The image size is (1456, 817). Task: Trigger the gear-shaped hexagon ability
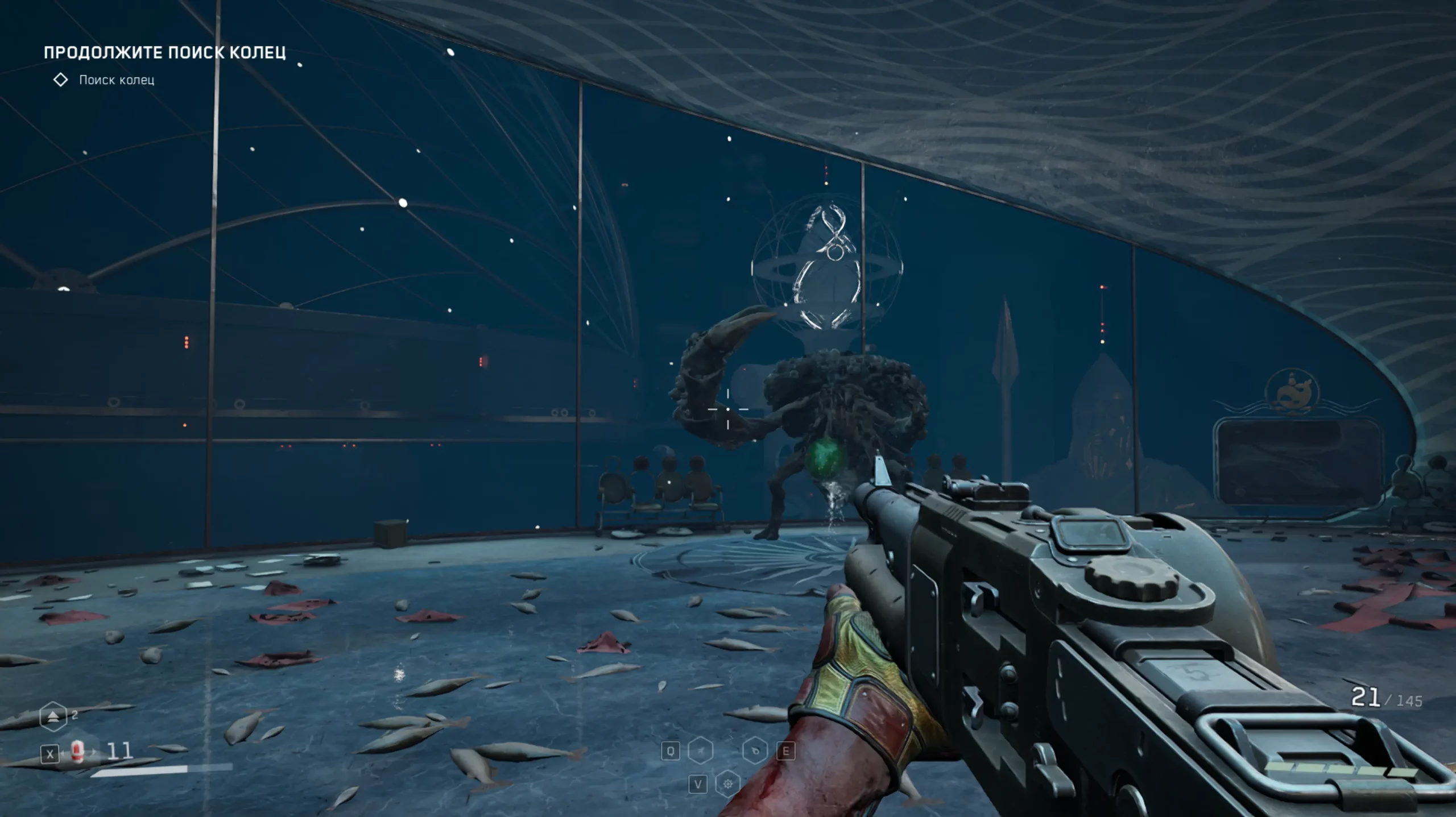pos(727,785)
